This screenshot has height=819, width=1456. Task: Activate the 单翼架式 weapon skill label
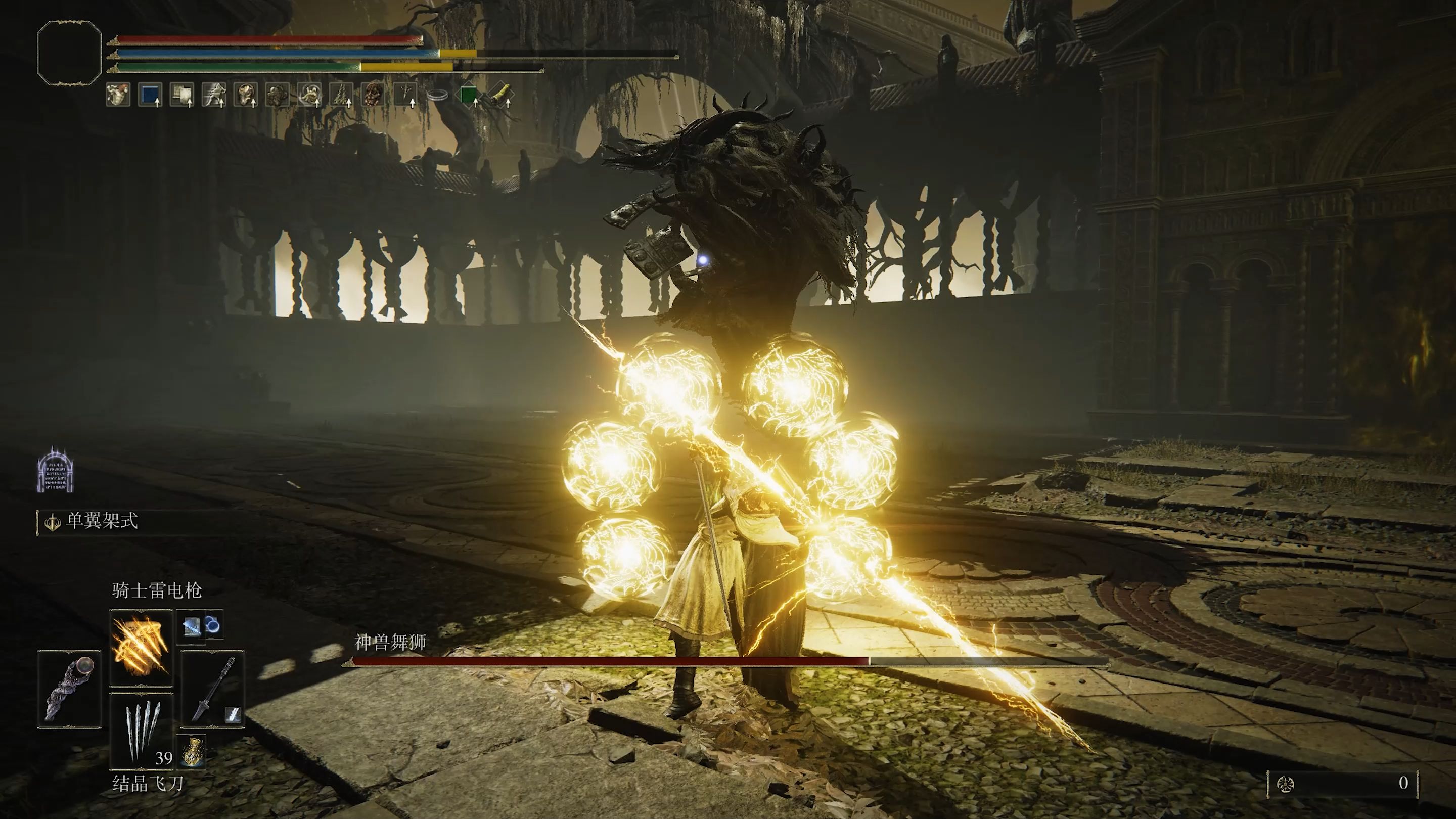(102, 521)
